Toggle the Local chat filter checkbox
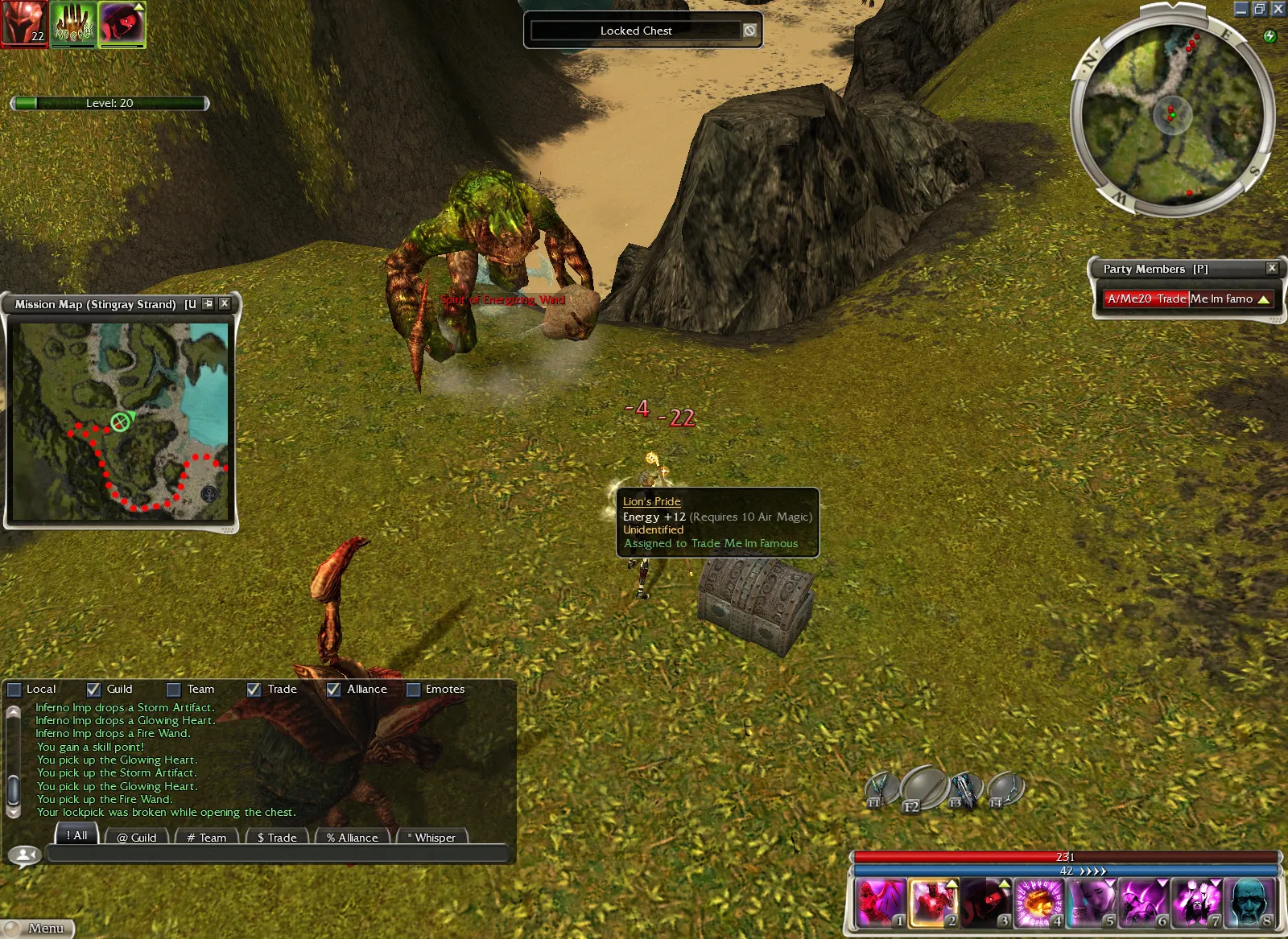1288x939 pixels. click(14, 690)
